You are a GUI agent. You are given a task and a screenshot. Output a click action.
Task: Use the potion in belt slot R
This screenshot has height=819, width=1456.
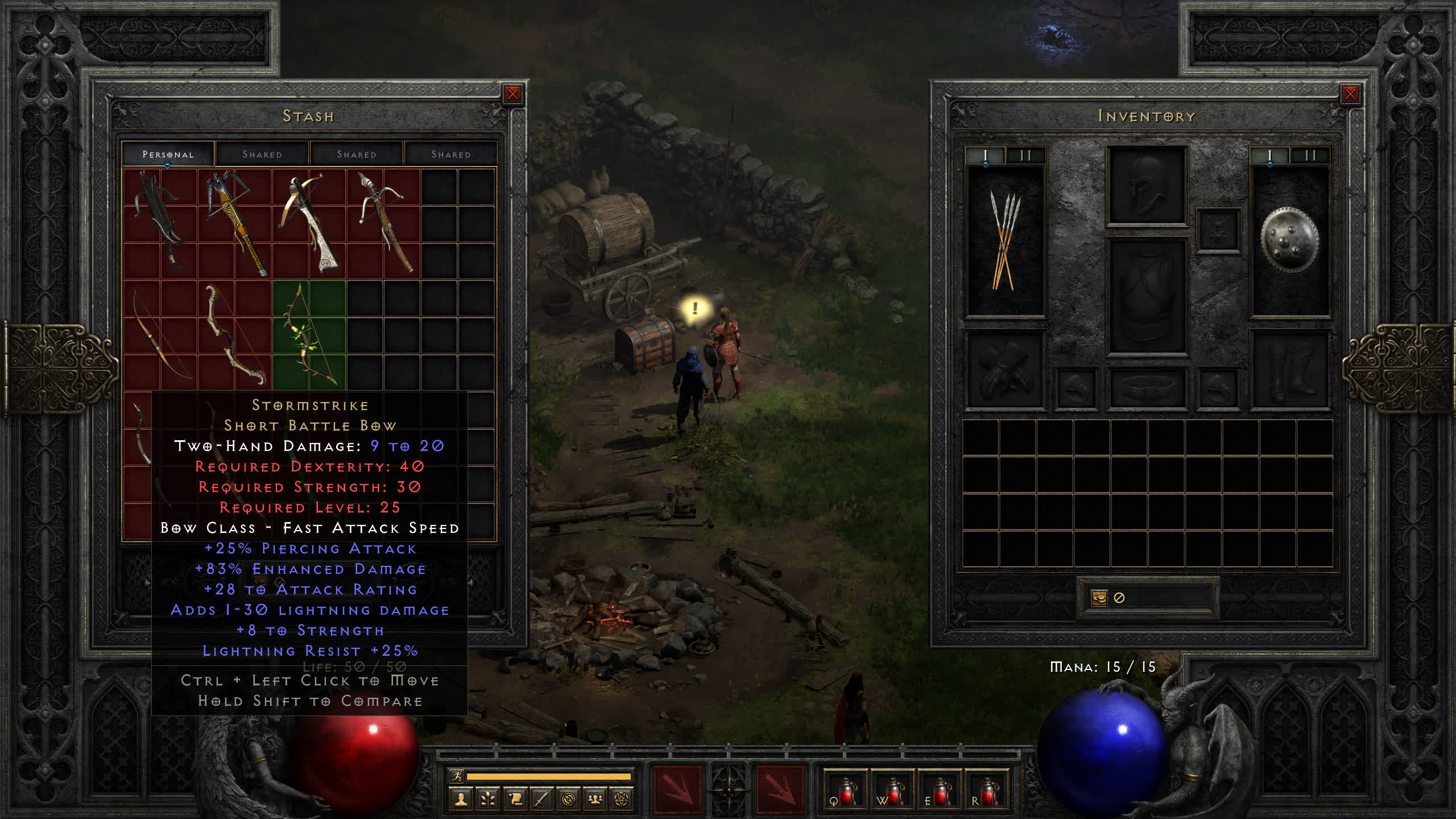[x=987, y=792]
